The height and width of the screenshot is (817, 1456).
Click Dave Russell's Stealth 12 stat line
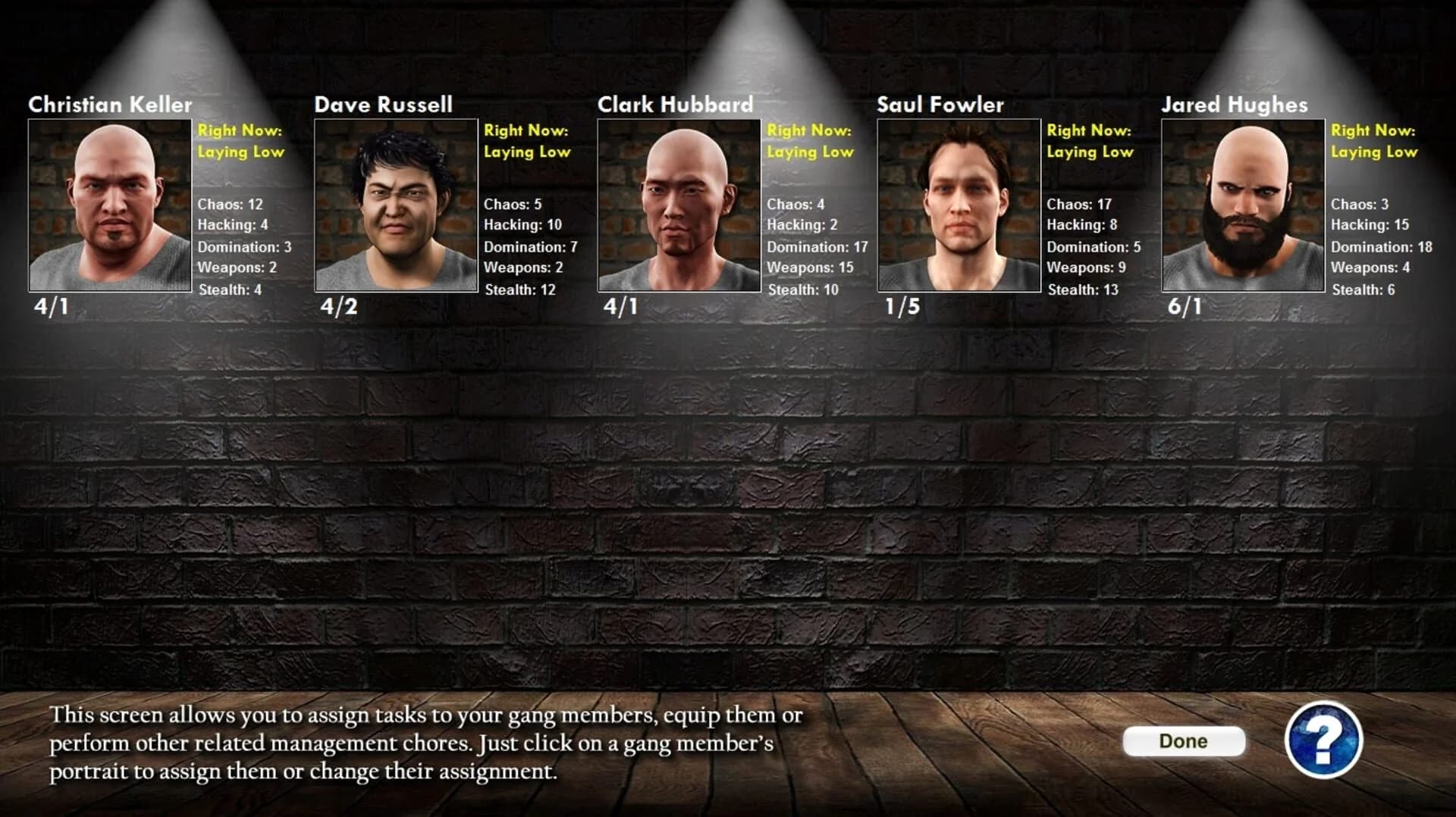[x=520, y=289]
